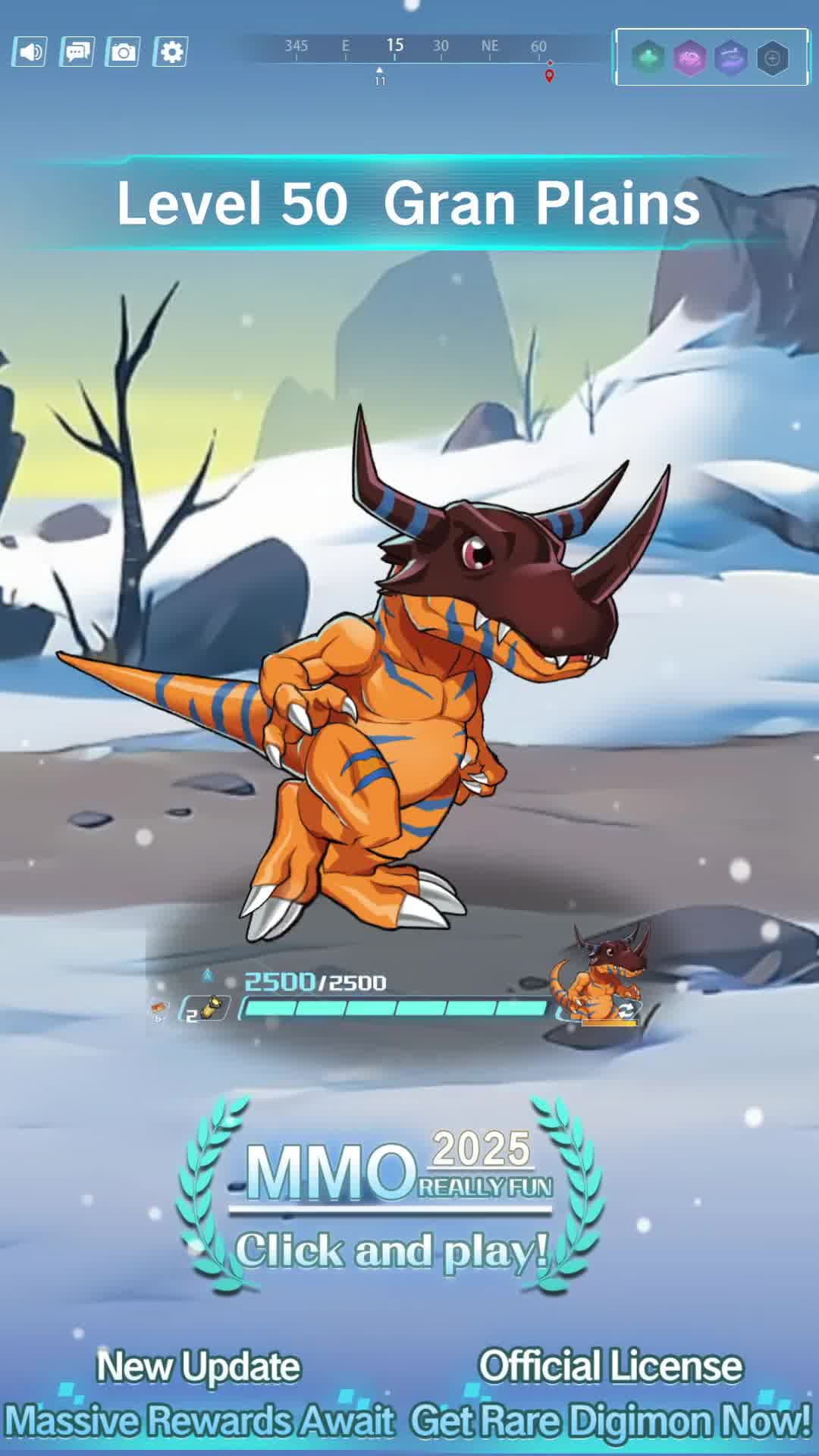Open the chat bubbles panel

tap(77, 52)
